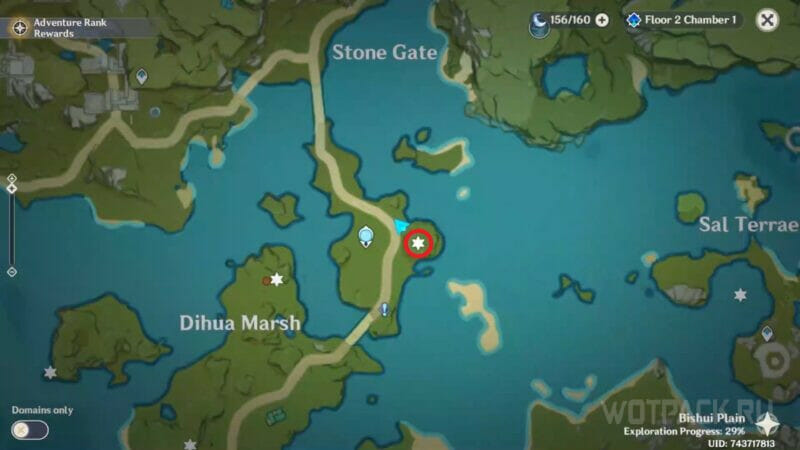
Task: Click the blue exclamation quest marker
Action: coord(385,311)
